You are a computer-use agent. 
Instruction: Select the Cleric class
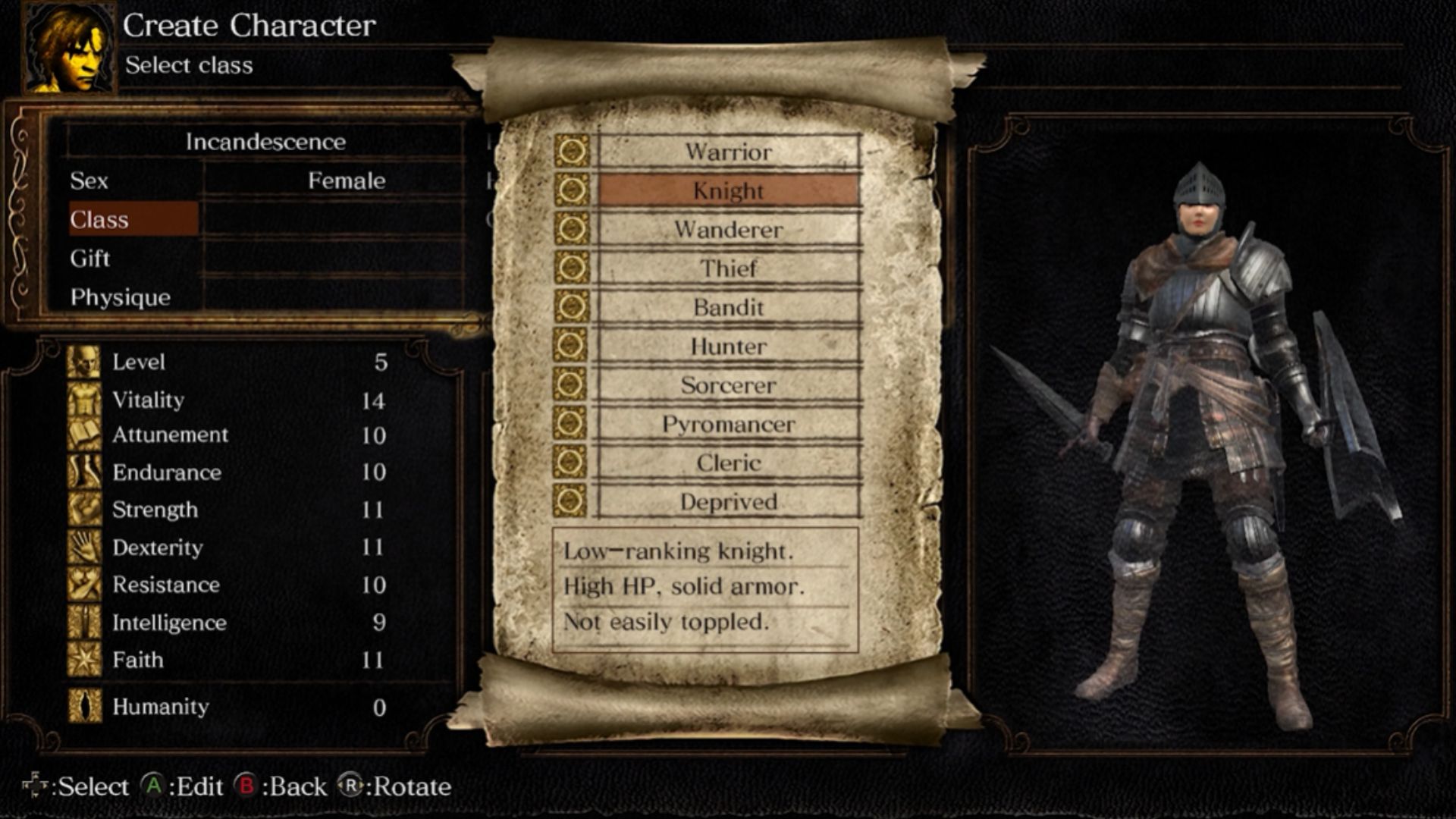point(728,463)
